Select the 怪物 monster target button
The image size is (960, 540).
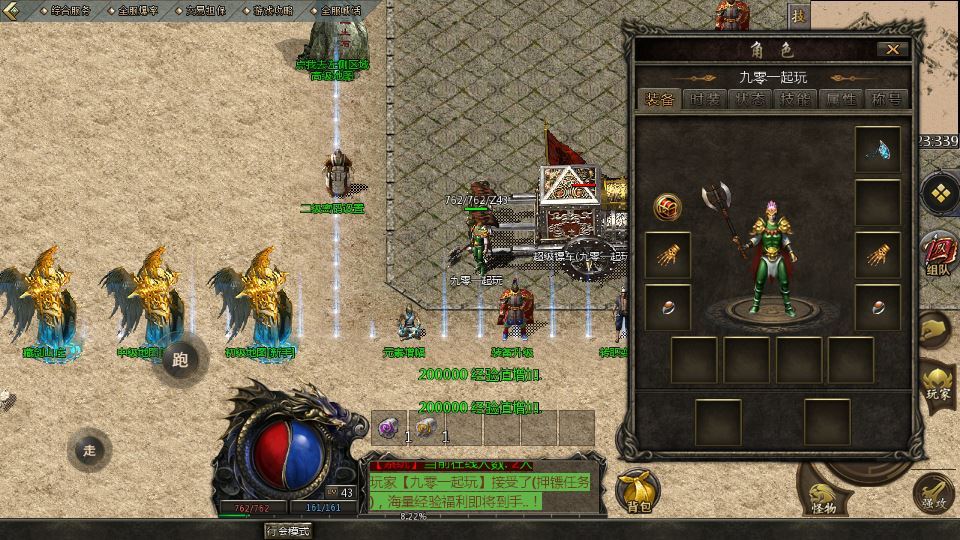point(823,497)
